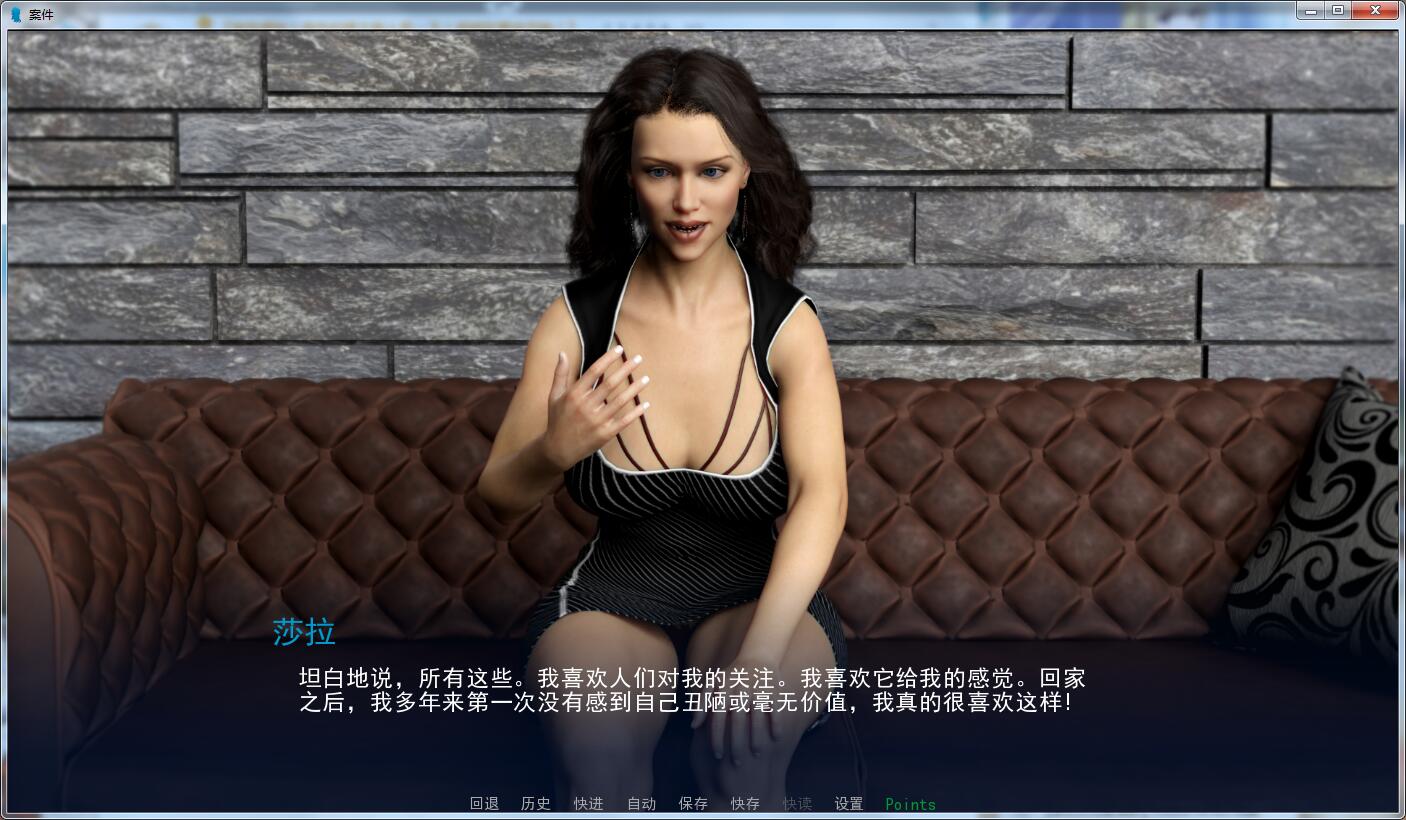Viewport: 1406px width, 820px height.
Task: Click the speaker name label 莎拉
Action: (x=304, y=631)
